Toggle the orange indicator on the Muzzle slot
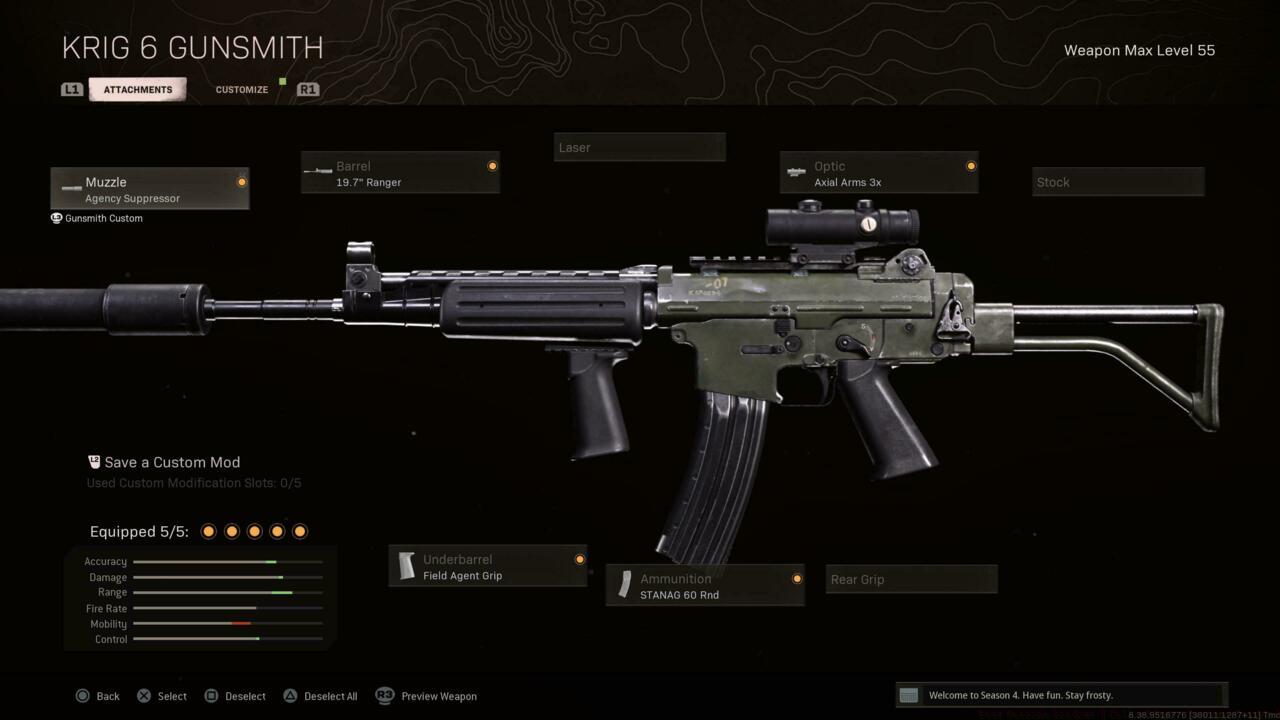Screen dimensions: 1280x720 [x=241, y=181]
